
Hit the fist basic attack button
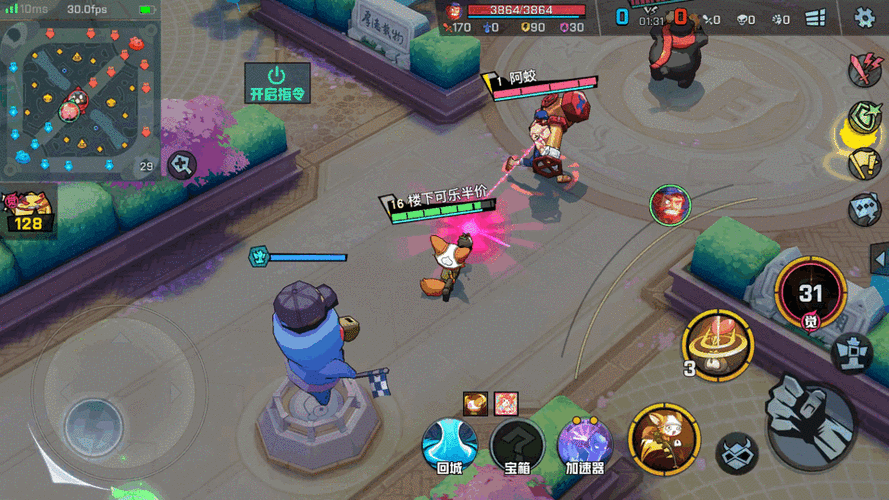(810, 412)
